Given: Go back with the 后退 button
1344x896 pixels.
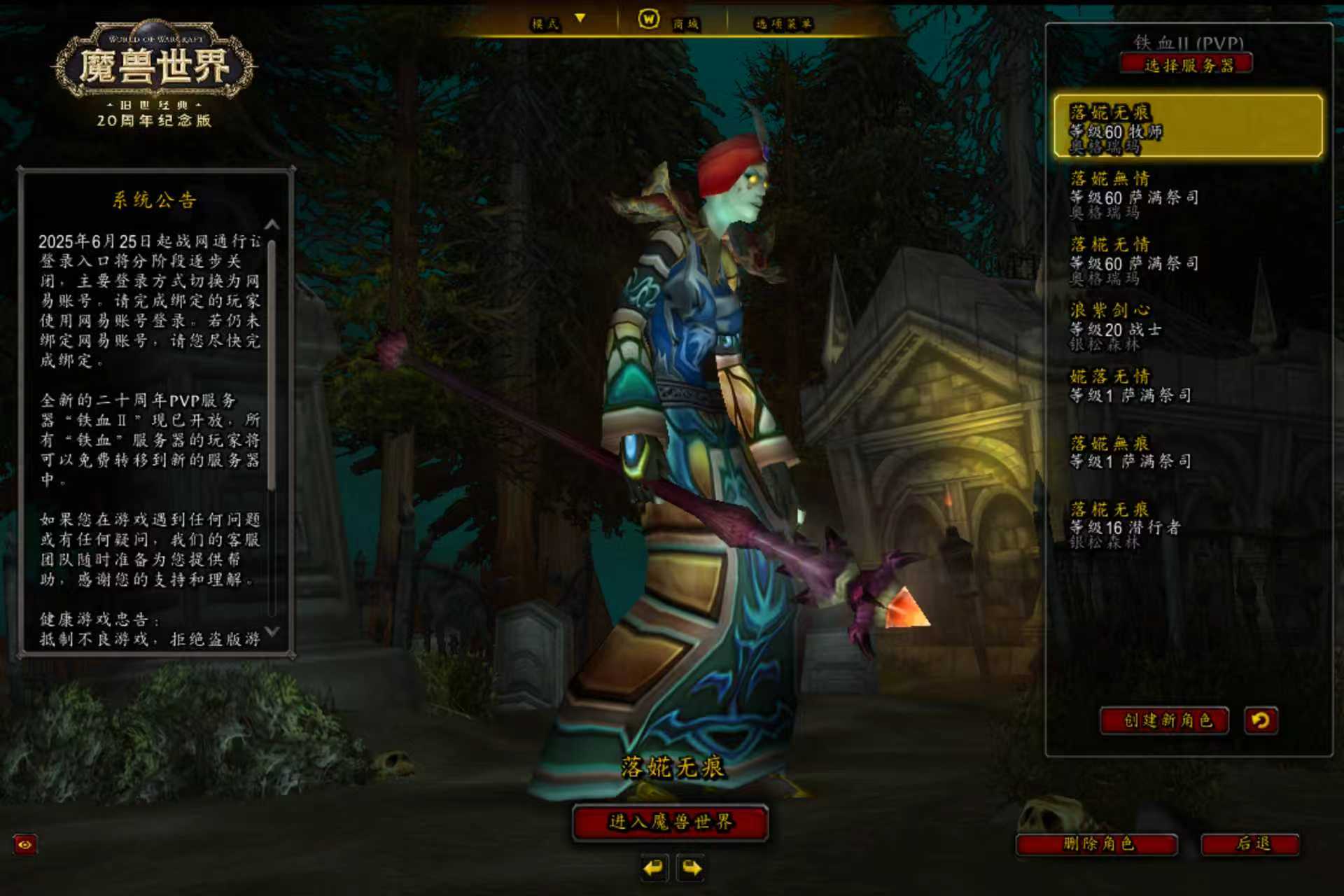Looking at the screenshot, I should pos(1251,844).
